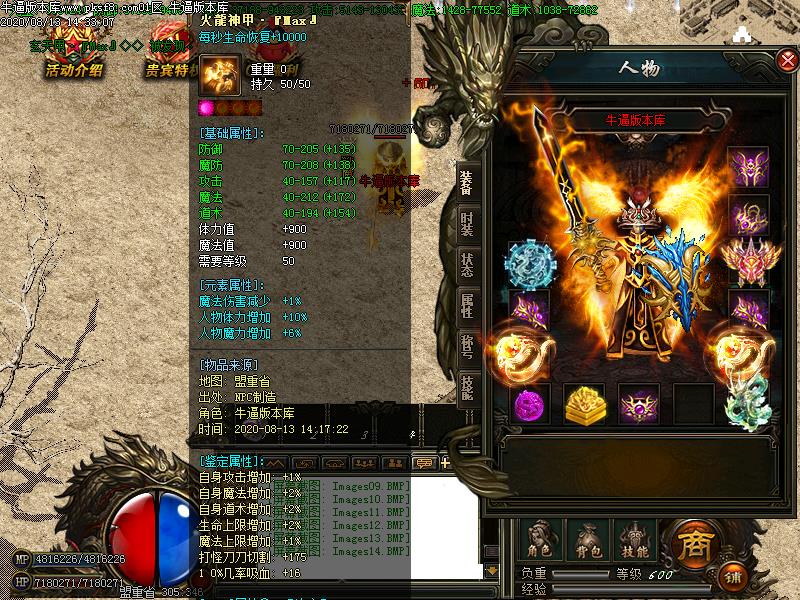This screenshot has height=600, width=800.
Task: Click the small 铺 stall button
Action: click(x=733, y=577)
